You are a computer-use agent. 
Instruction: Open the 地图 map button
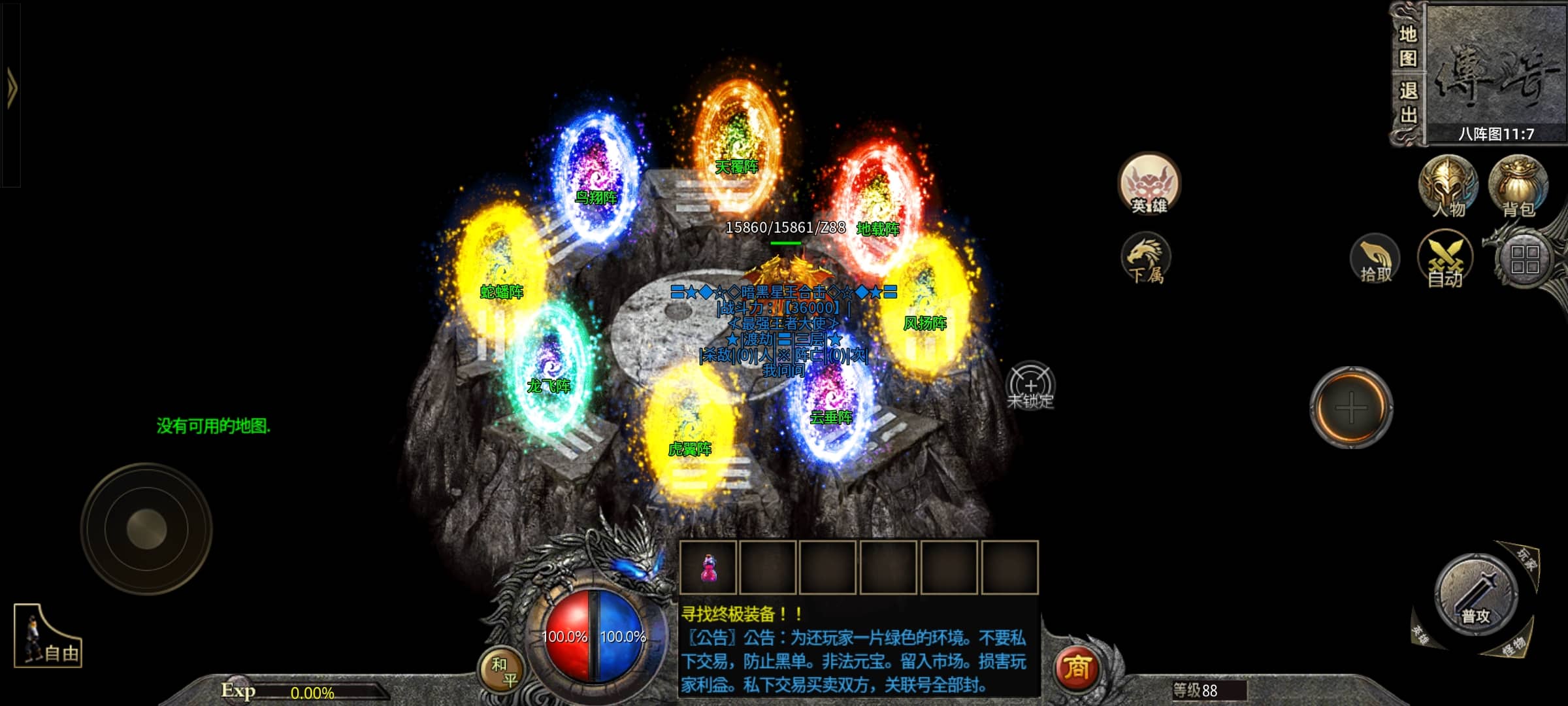tap(1407, 46)
